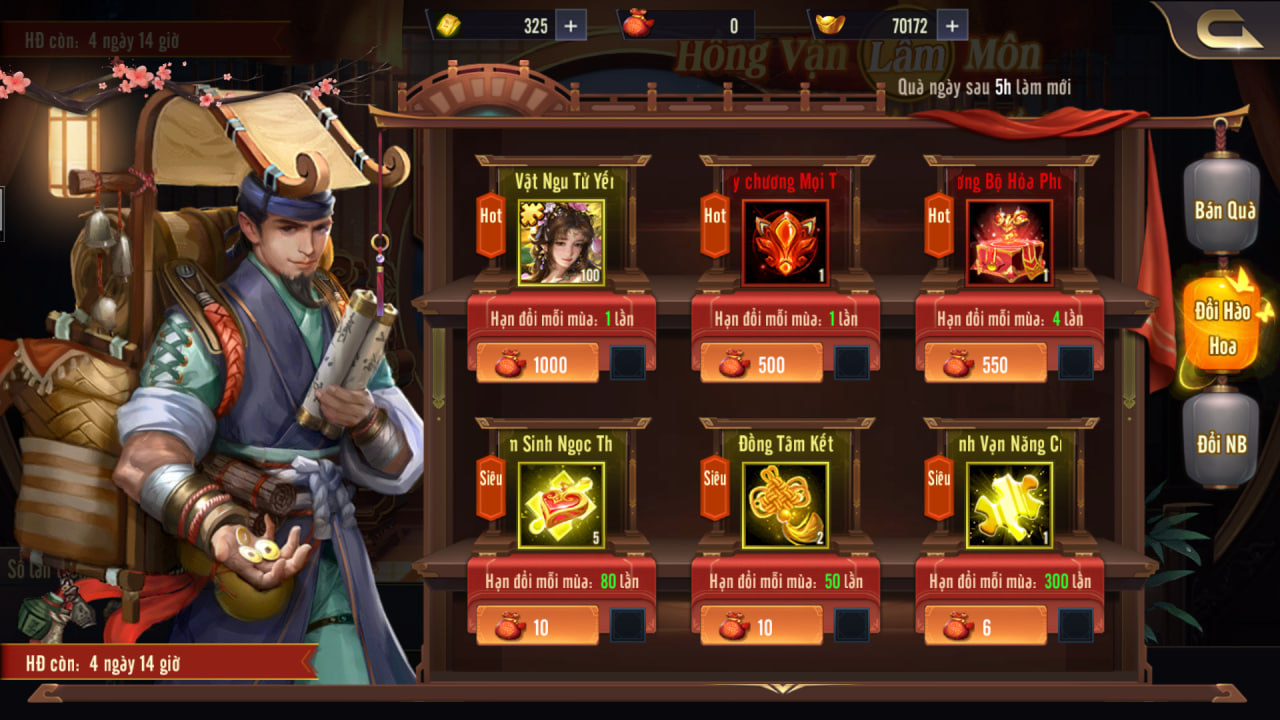Pick the golden heart jade item

point(561,505)
